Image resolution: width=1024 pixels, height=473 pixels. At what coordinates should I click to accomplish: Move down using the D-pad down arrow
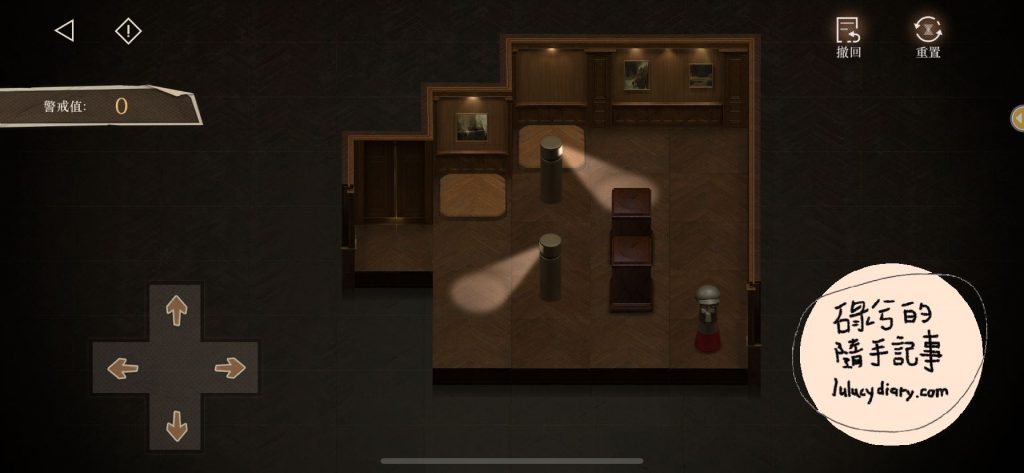176,425
